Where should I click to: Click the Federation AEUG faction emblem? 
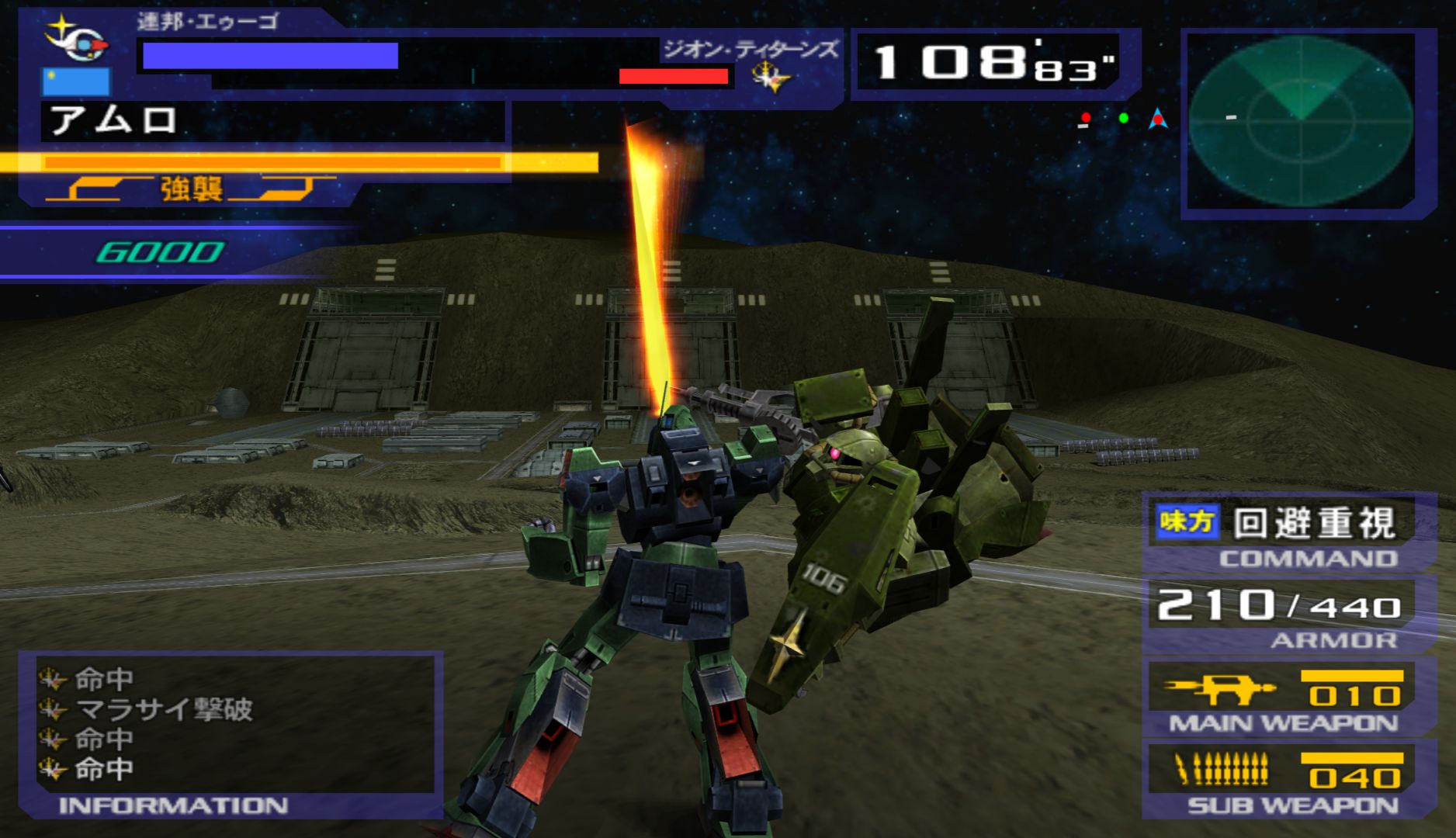click(76, 40)
